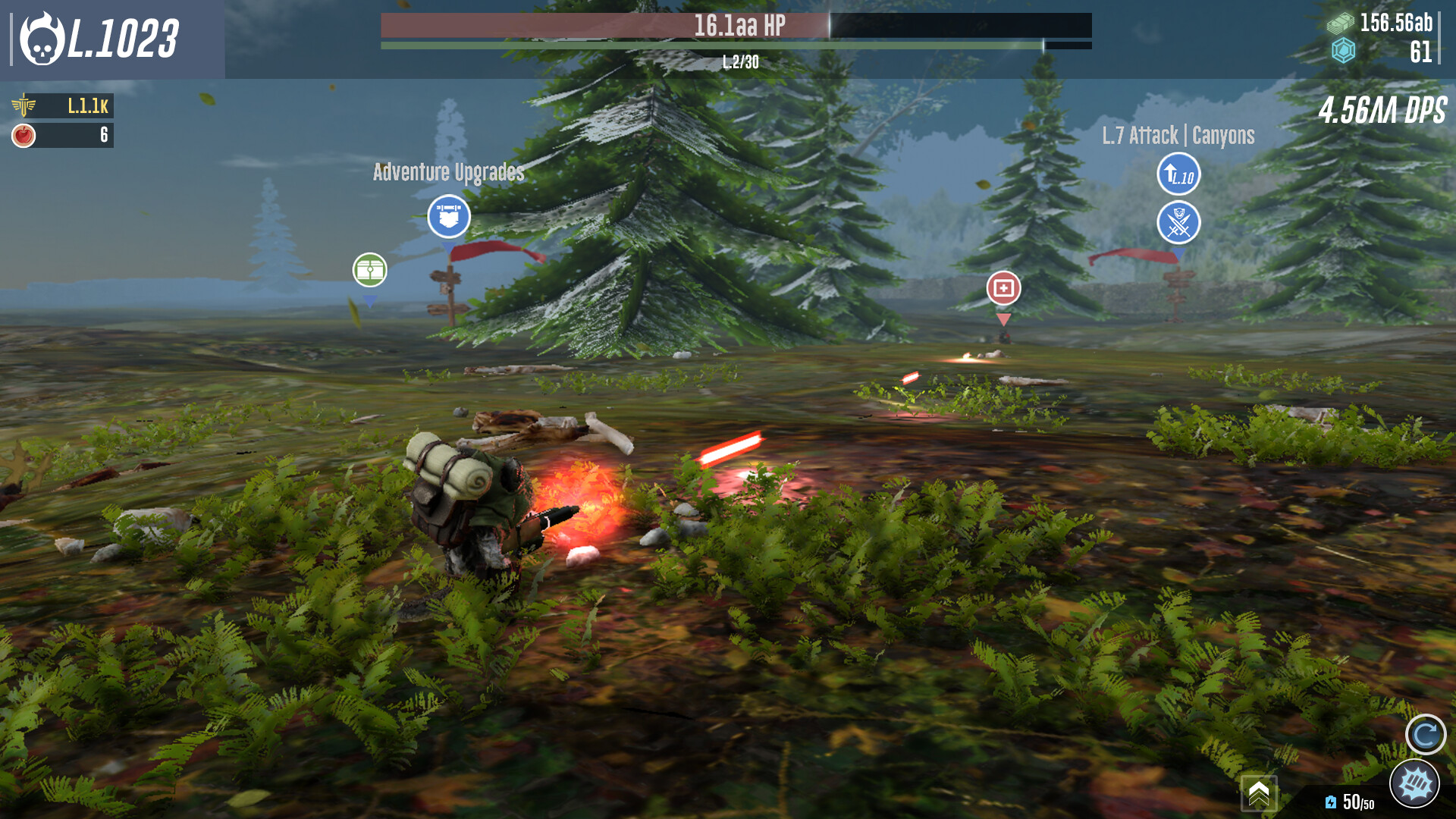Click the green treasure chest map marker

point(369,270)
